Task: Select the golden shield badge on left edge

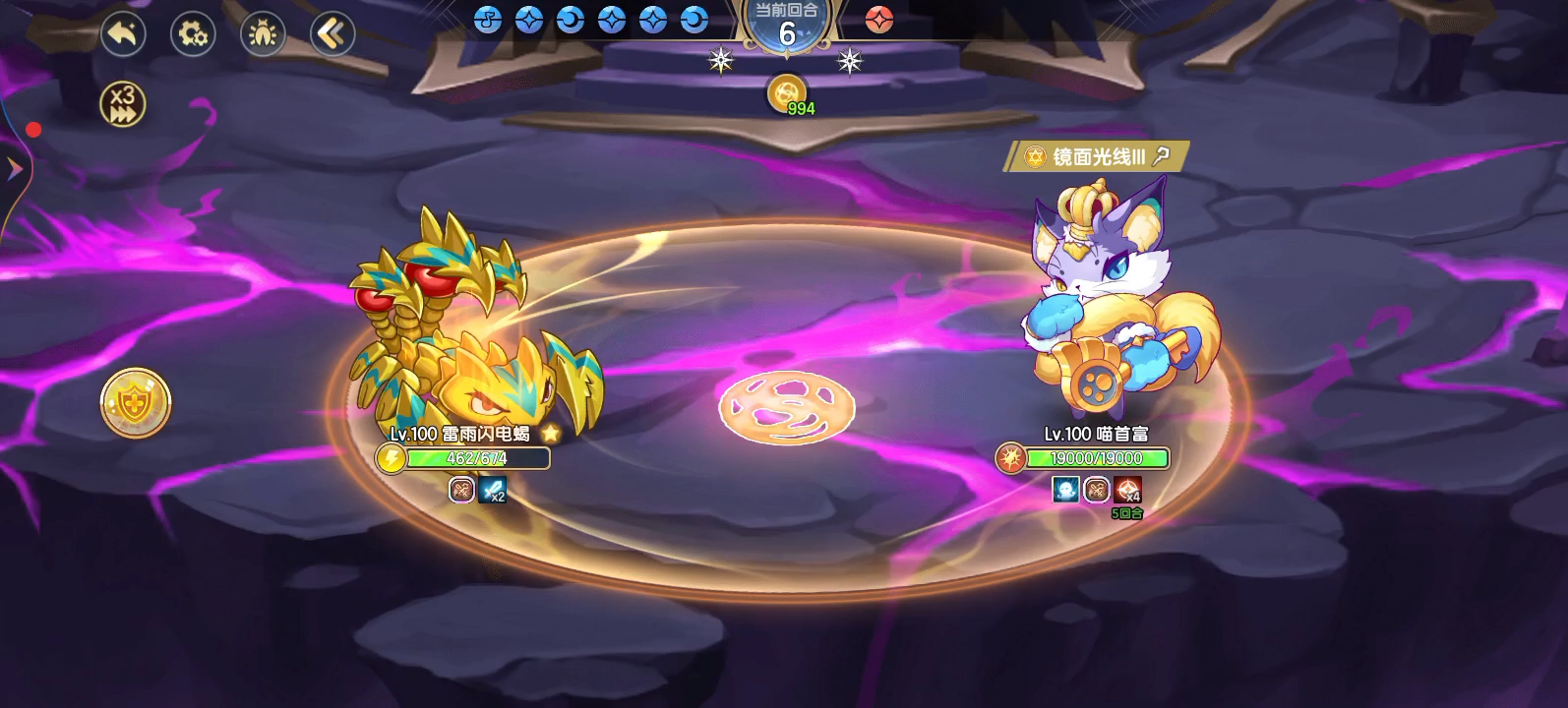Action: [x=133, y=401]
